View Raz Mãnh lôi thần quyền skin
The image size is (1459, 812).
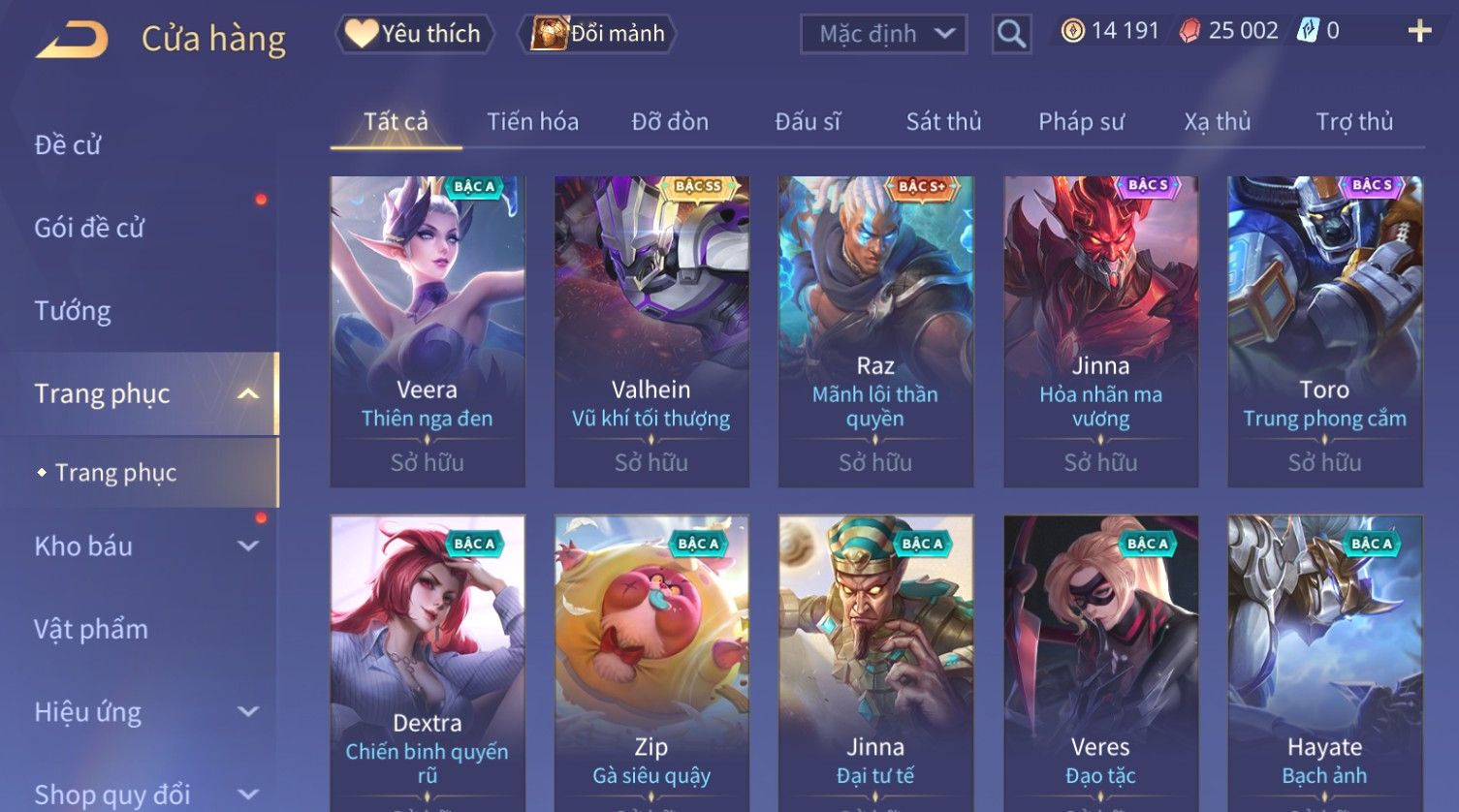tap(875, 329)
